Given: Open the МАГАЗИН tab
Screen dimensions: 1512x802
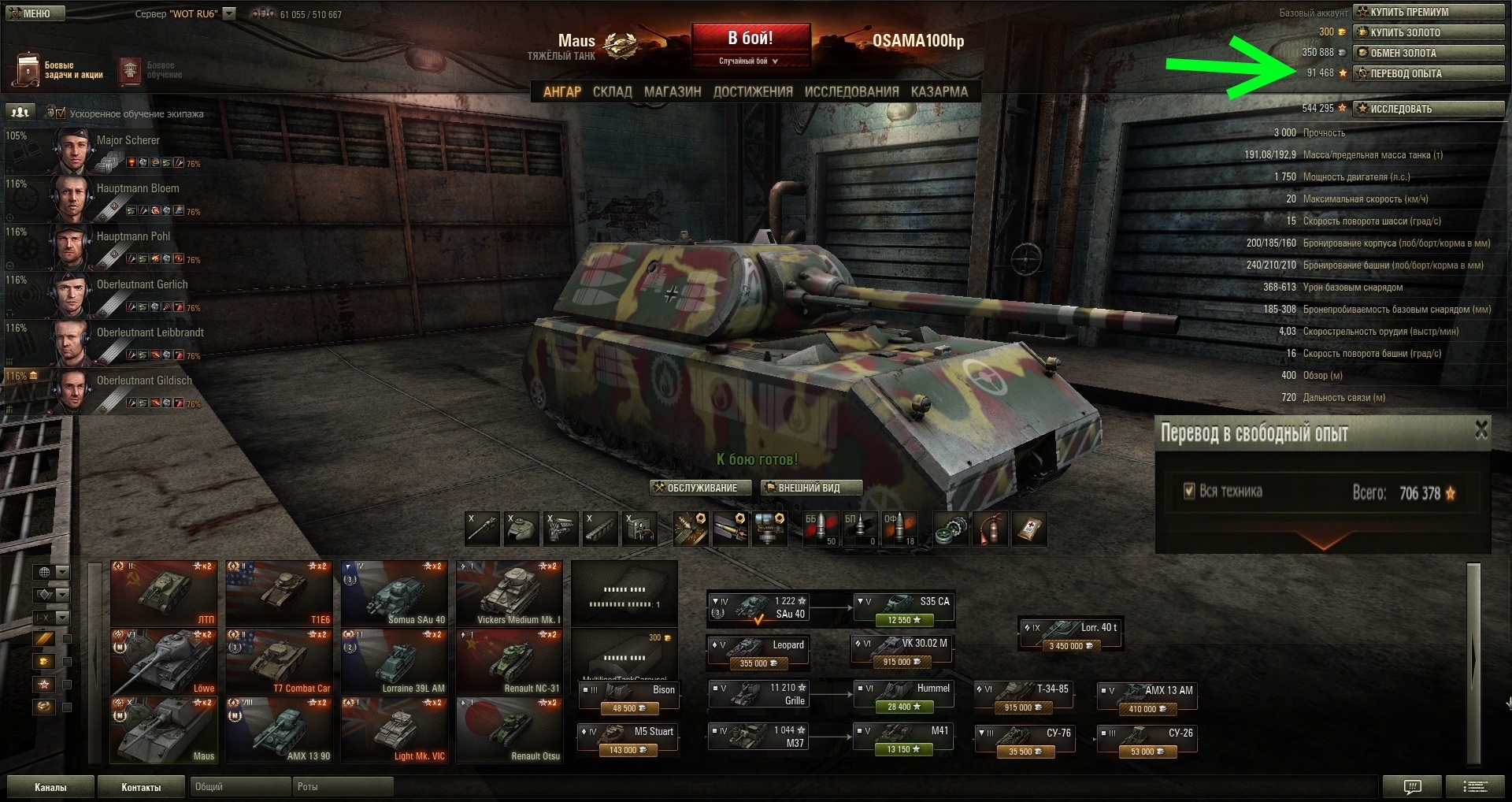Looking at the screenshot, I should click(x=673, y=92).
